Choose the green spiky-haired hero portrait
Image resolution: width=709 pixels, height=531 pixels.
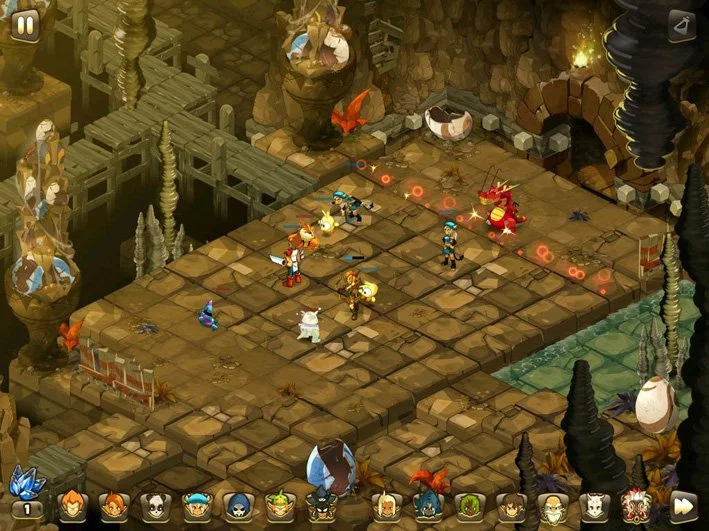pyautogui.click(x=278, y=505)
